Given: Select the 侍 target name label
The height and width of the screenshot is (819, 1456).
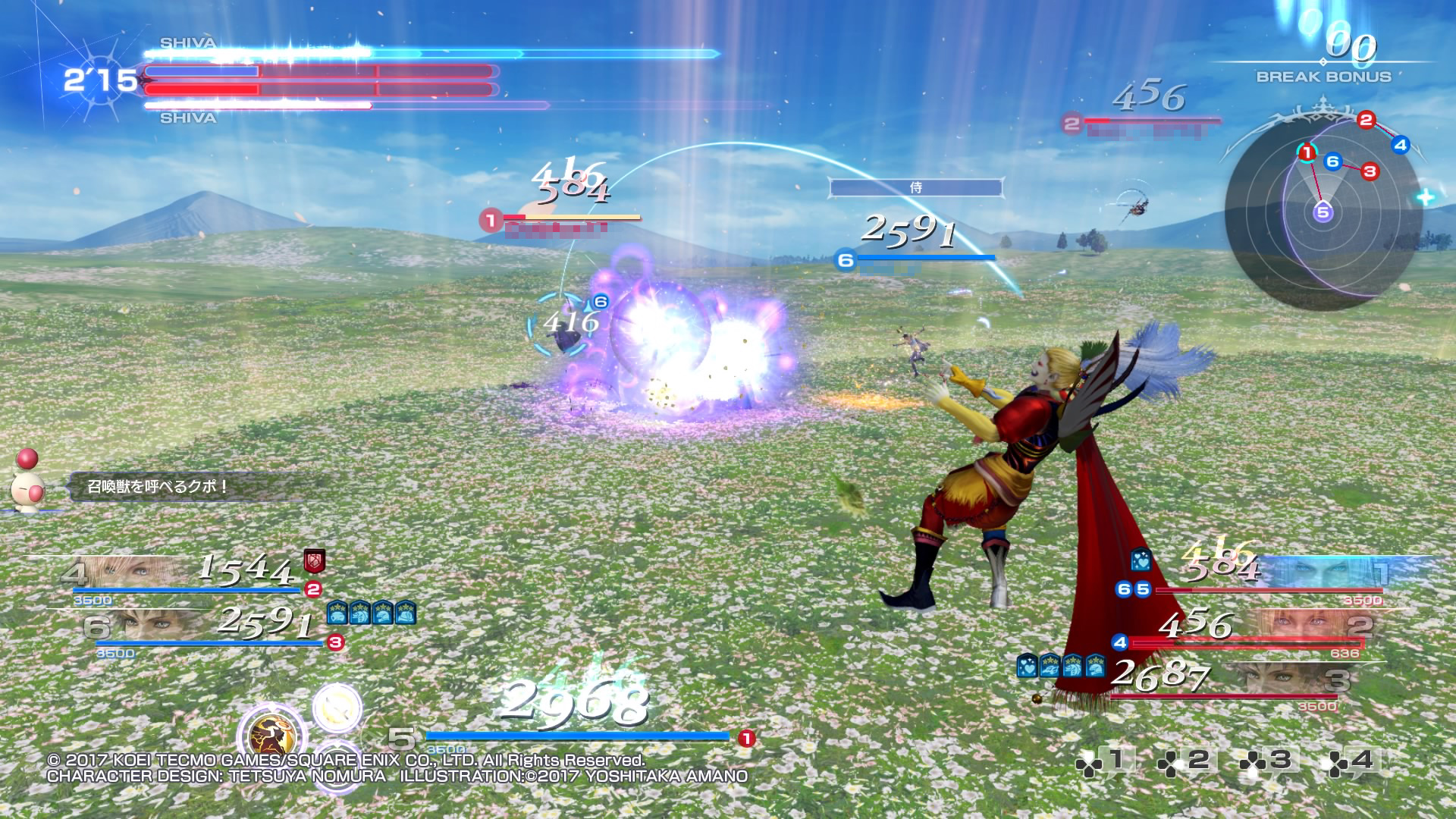Looking at the screenshot, I should pyautogui.click(x=915, y=187).
